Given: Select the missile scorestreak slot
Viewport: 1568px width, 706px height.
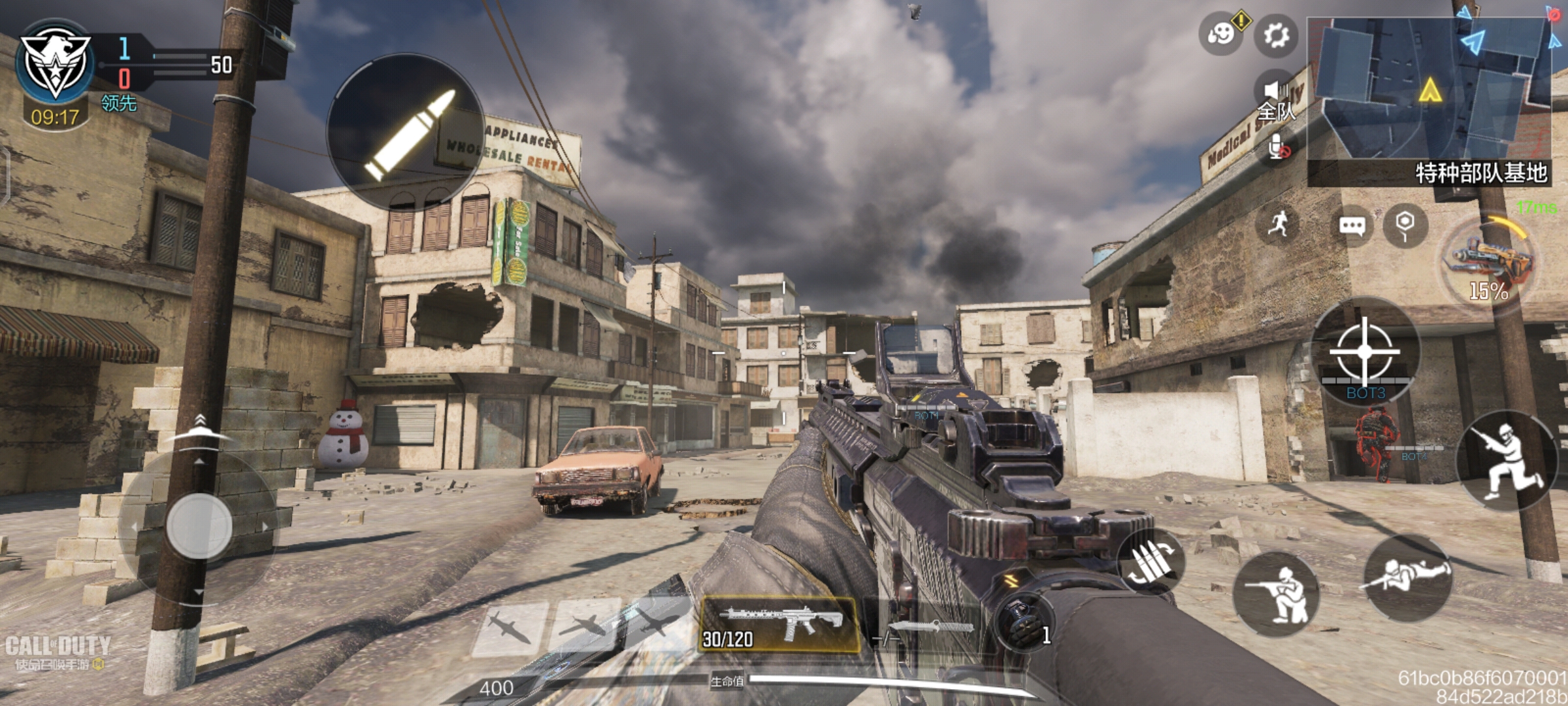Looking at the screenshot, I should point(510,628).
